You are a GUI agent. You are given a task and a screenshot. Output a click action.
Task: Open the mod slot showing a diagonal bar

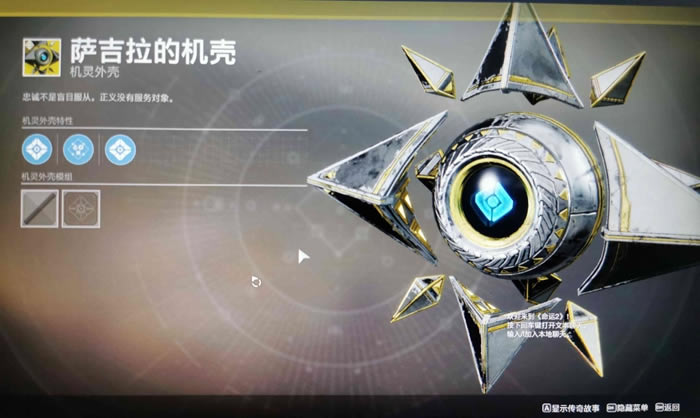click(37, 206)
